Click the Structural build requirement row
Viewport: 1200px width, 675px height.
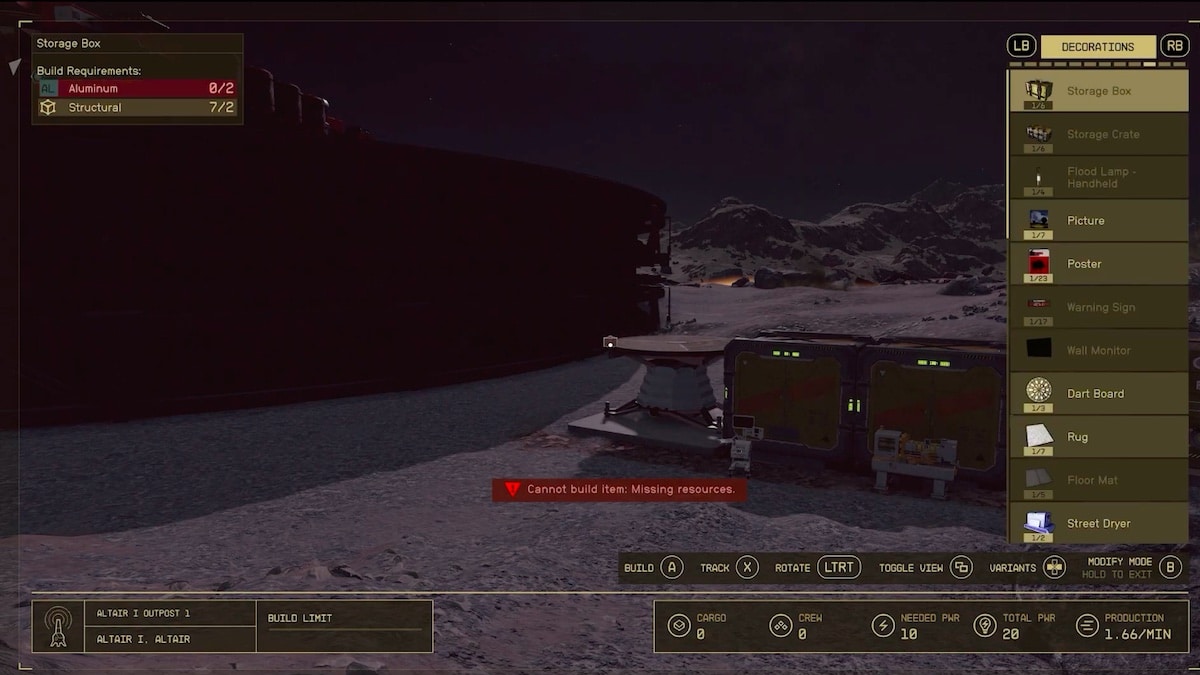point(137,107)
